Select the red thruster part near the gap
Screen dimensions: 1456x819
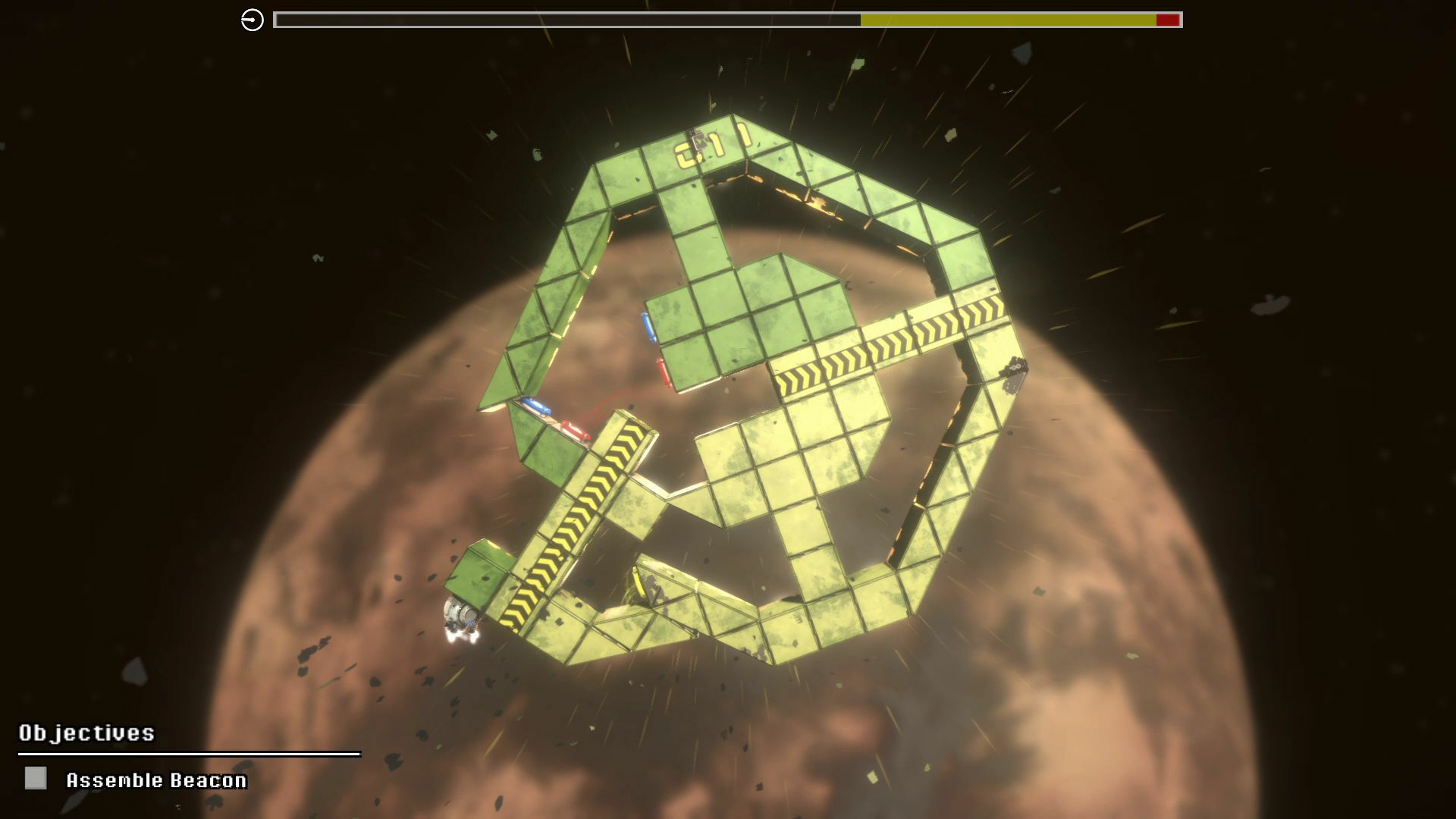(662, 370)
